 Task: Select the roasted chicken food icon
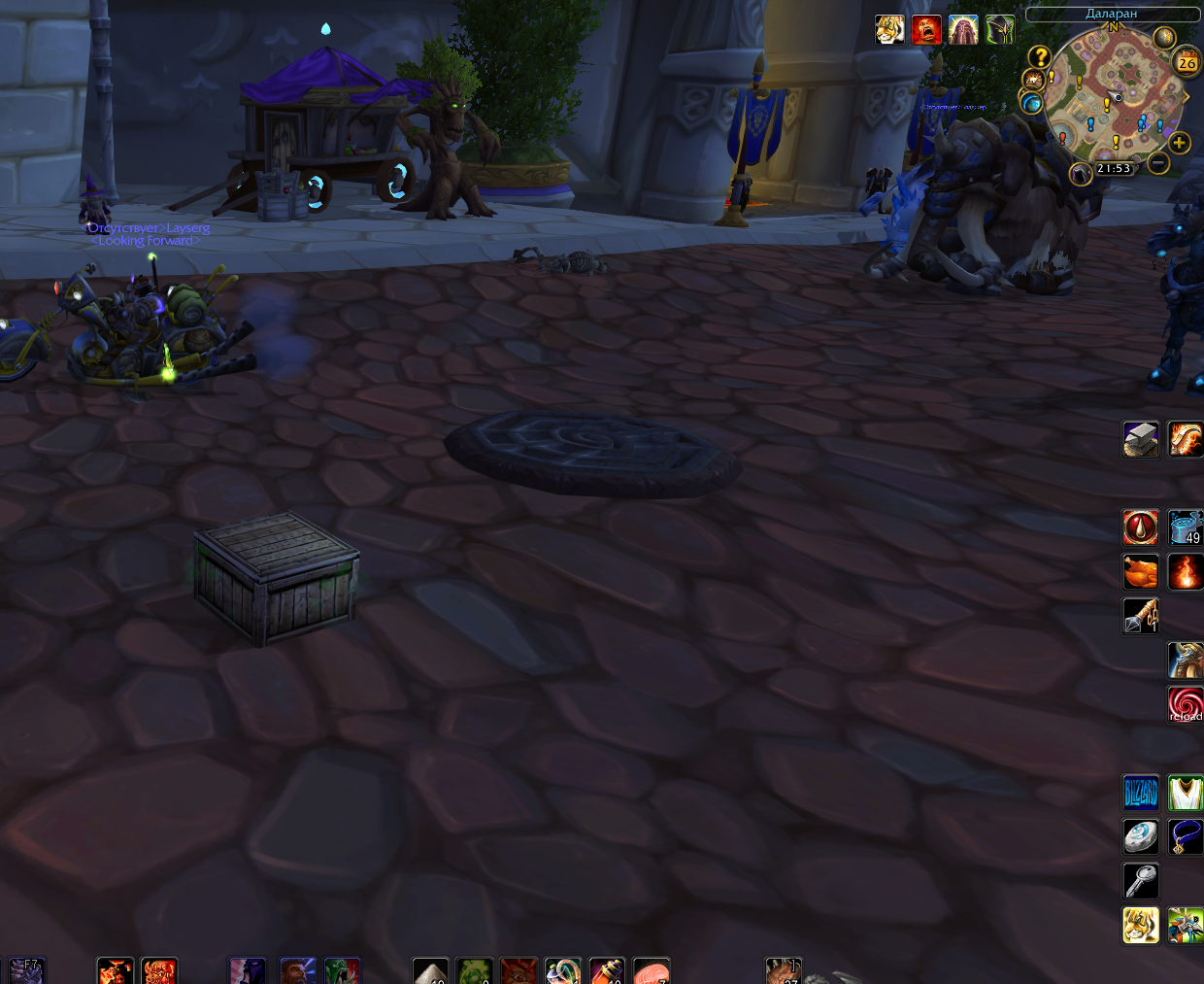[1141, 572]
